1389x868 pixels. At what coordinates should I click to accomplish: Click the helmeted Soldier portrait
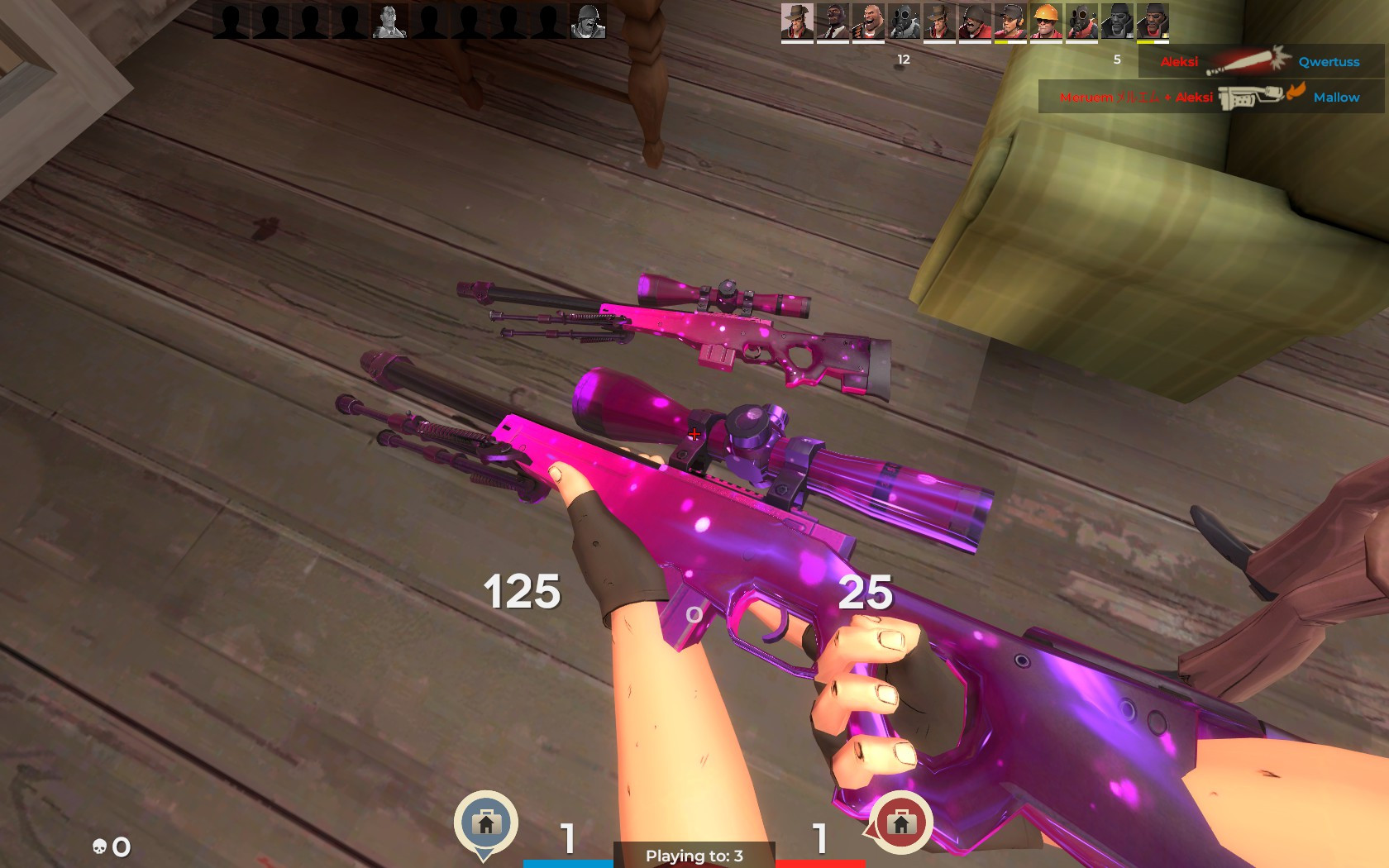(974, 21)
